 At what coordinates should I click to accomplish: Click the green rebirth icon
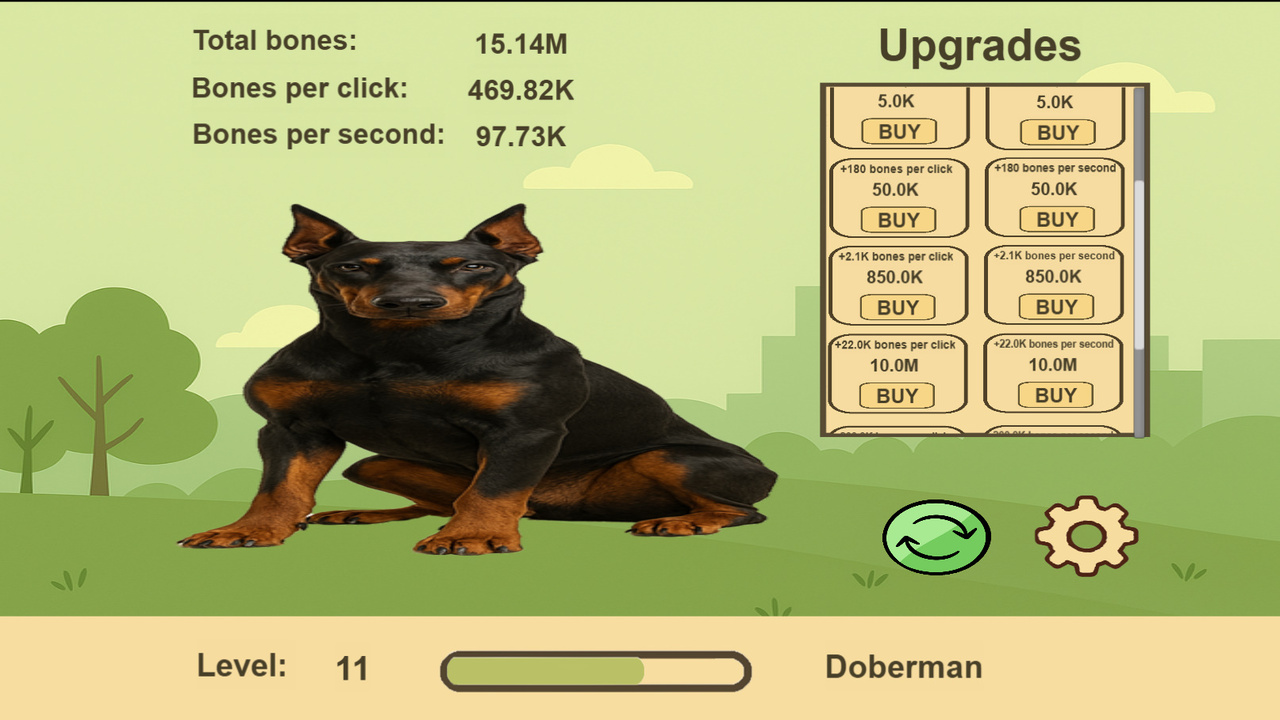[936, 536]
